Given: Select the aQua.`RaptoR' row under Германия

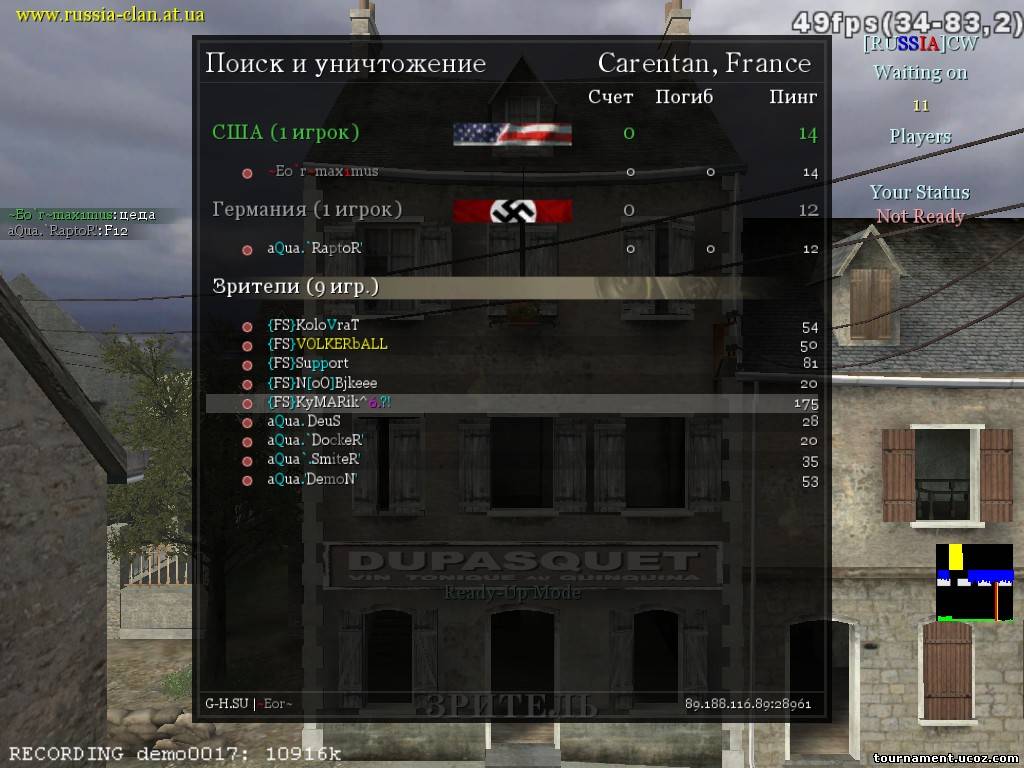Looking at the screenshot, I should [314, 249].
